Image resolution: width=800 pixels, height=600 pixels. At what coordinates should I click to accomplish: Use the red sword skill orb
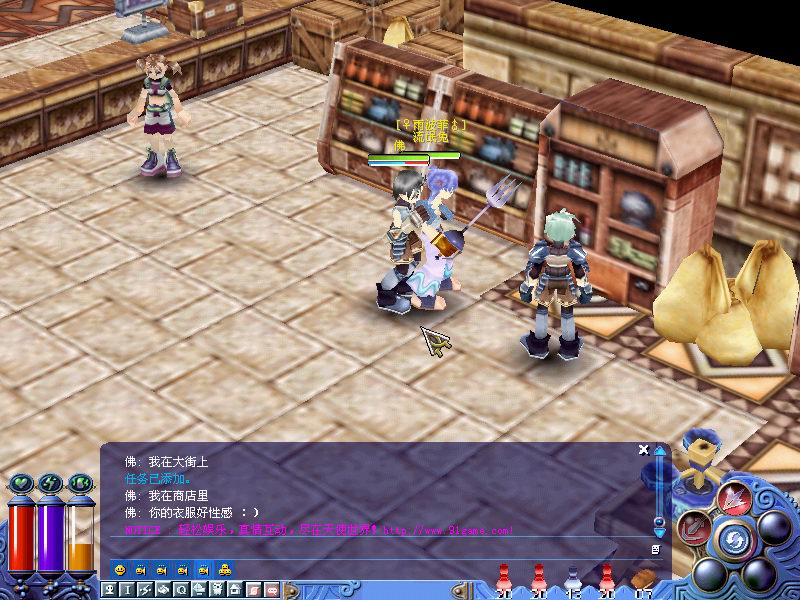click(693, 527)
